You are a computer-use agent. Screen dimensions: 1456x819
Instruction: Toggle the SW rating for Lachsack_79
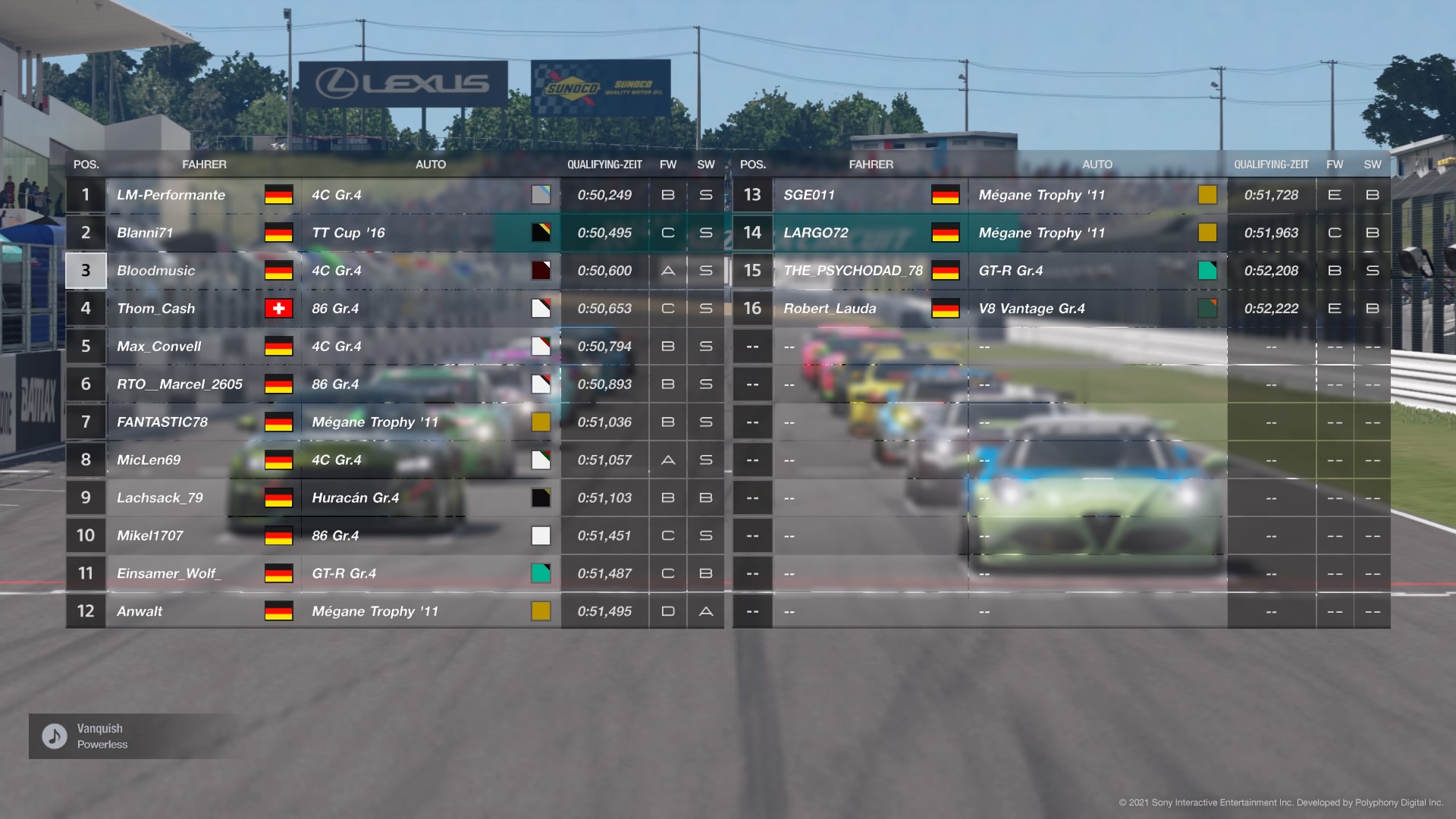point(705,497)
